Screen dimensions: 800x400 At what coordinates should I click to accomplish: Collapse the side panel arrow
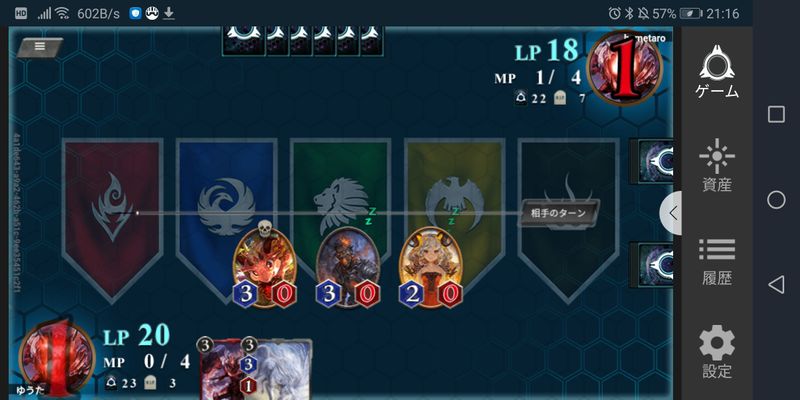click(672, 213)
